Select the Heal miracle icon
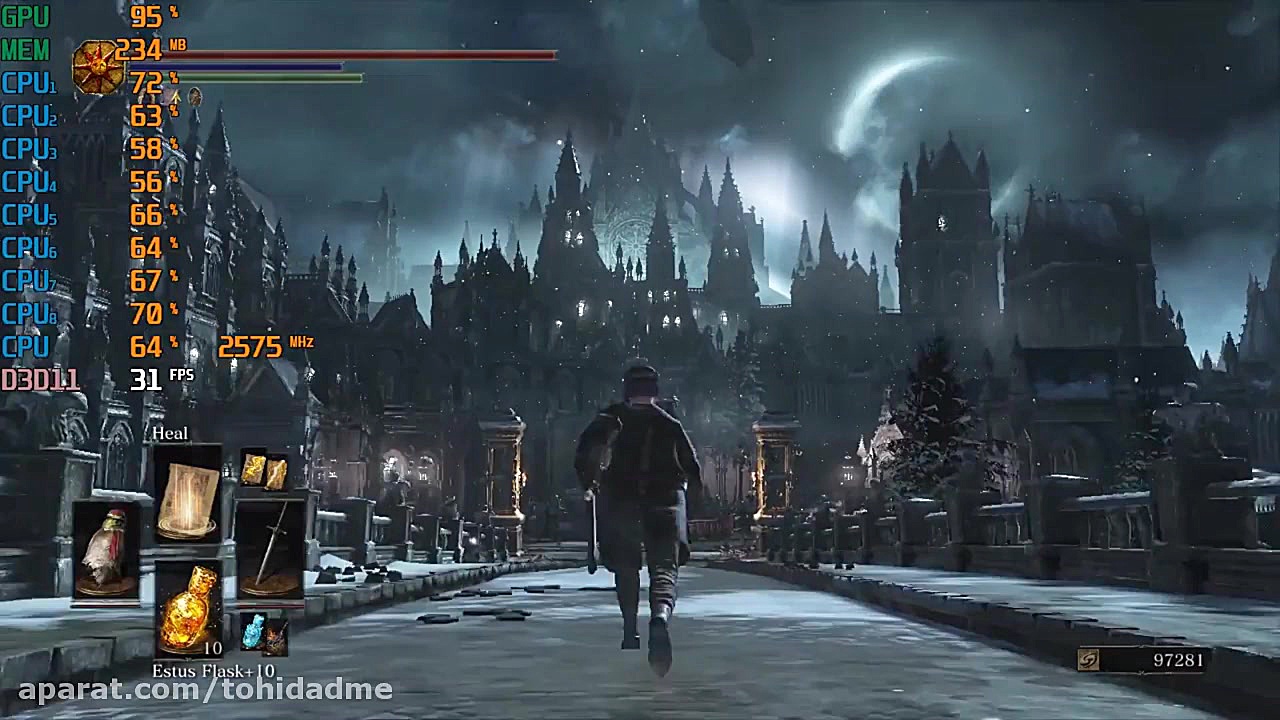Screen dimensions: 1280x720 tap(186, 497)
